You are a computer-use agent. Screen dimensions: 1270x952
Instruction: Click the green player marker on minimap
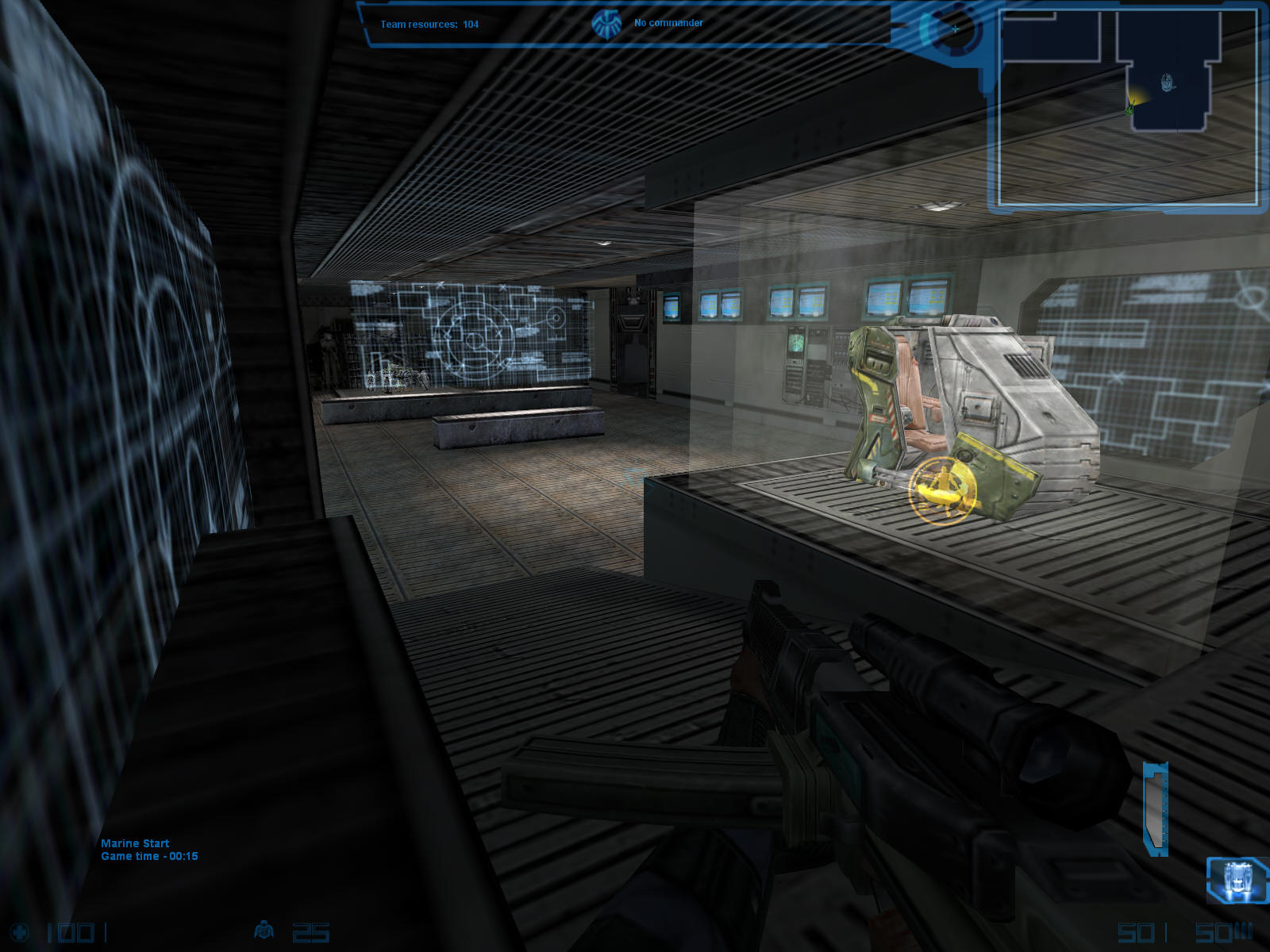coord(1130,106)
